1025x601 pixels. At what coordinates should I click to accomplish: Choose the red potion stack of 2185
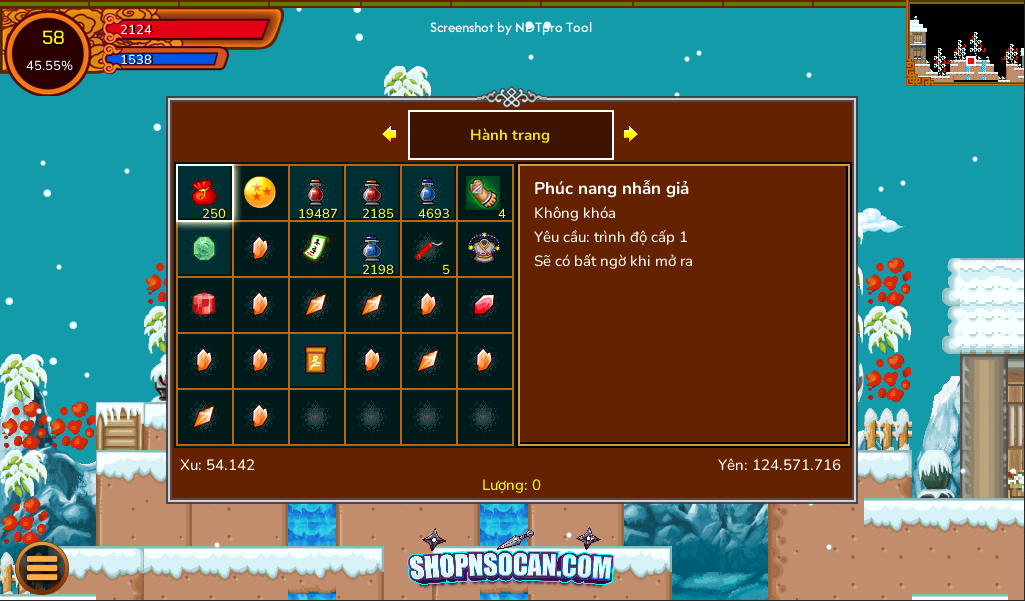tap(372, 192)
